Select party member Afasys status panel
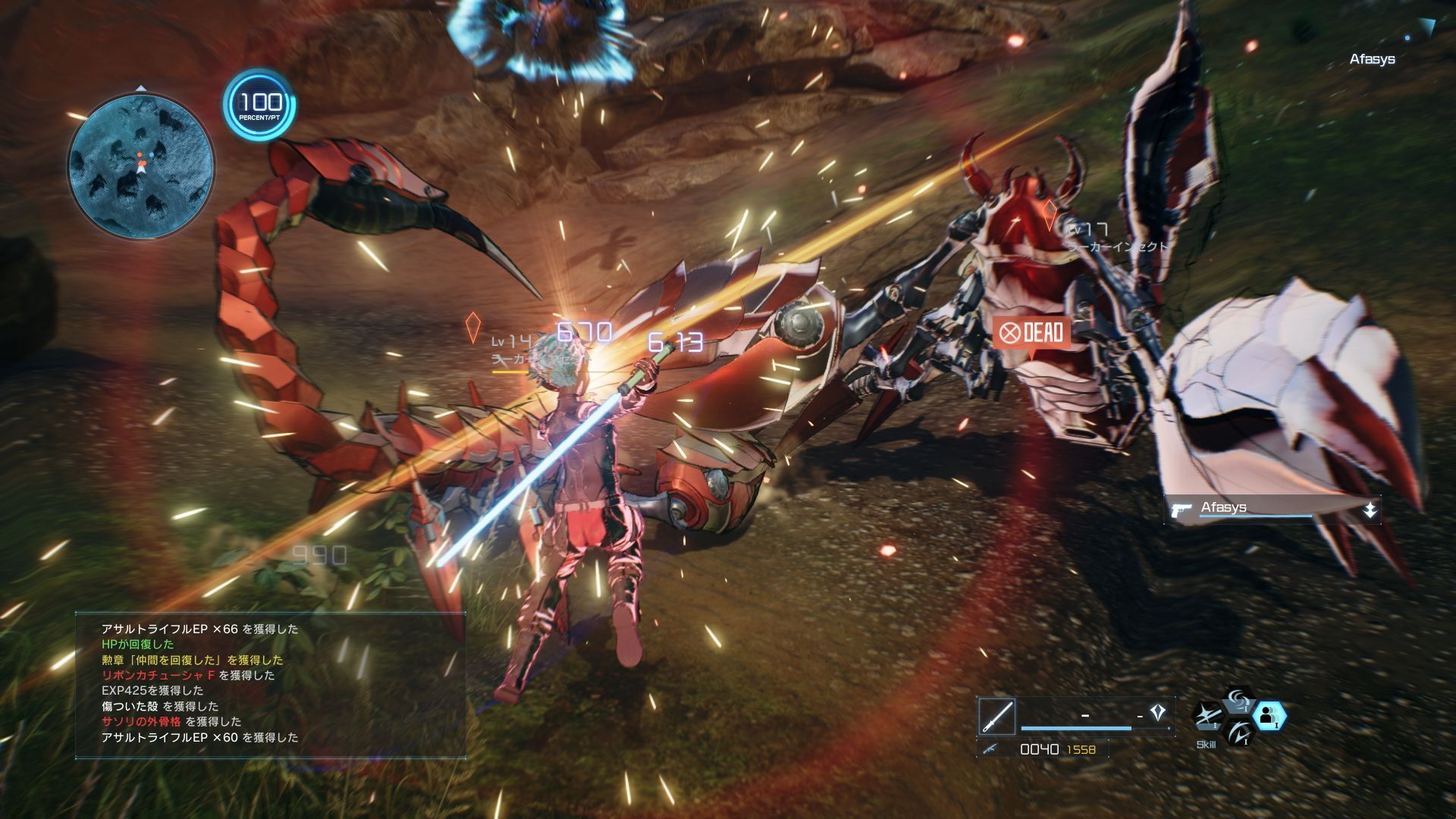 pyautogui.click(x=1272, y=509)
